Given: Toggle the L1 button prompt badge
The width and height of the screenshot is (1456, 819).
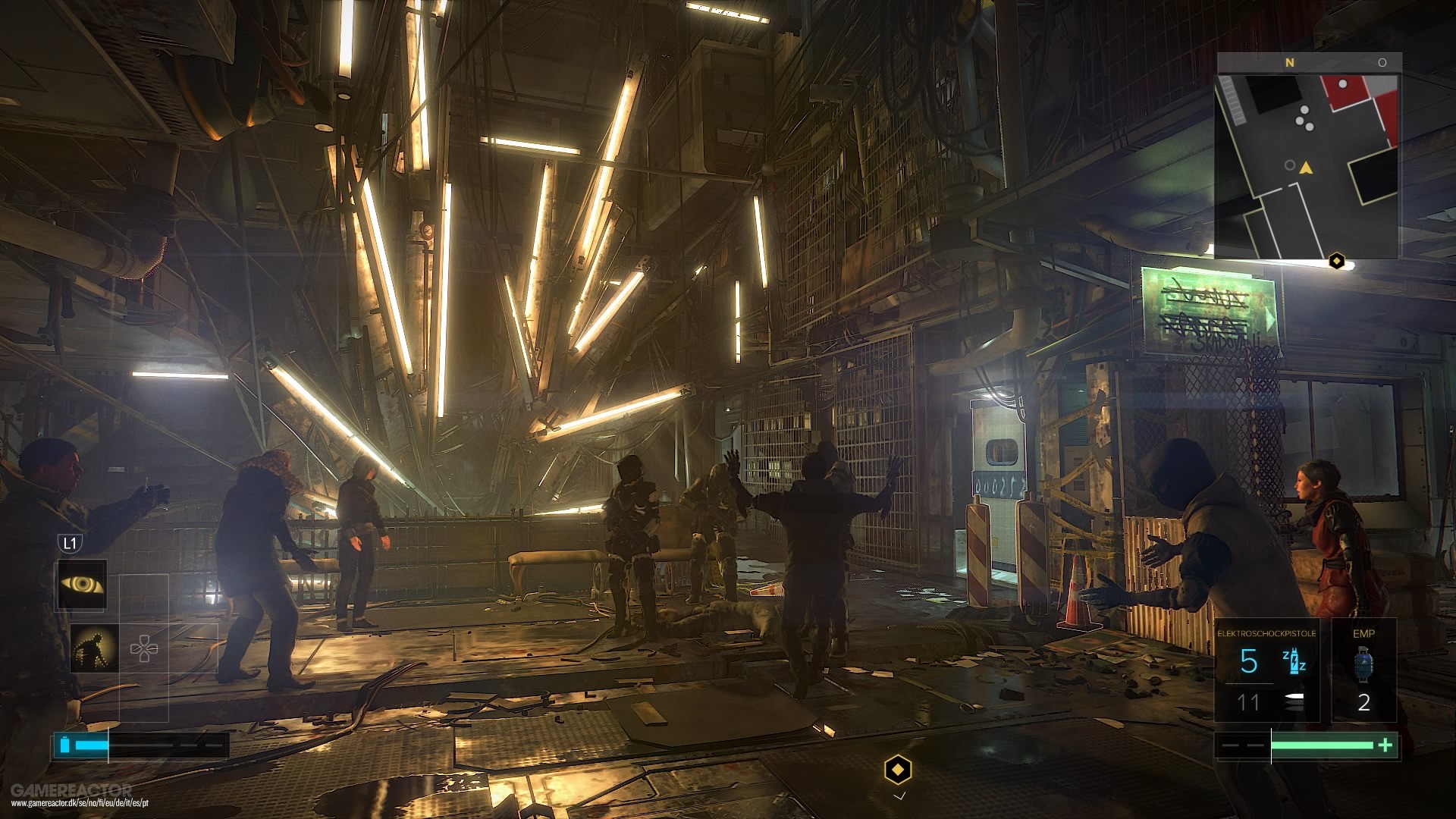Looking at the screenshot, I should point(71,543).
